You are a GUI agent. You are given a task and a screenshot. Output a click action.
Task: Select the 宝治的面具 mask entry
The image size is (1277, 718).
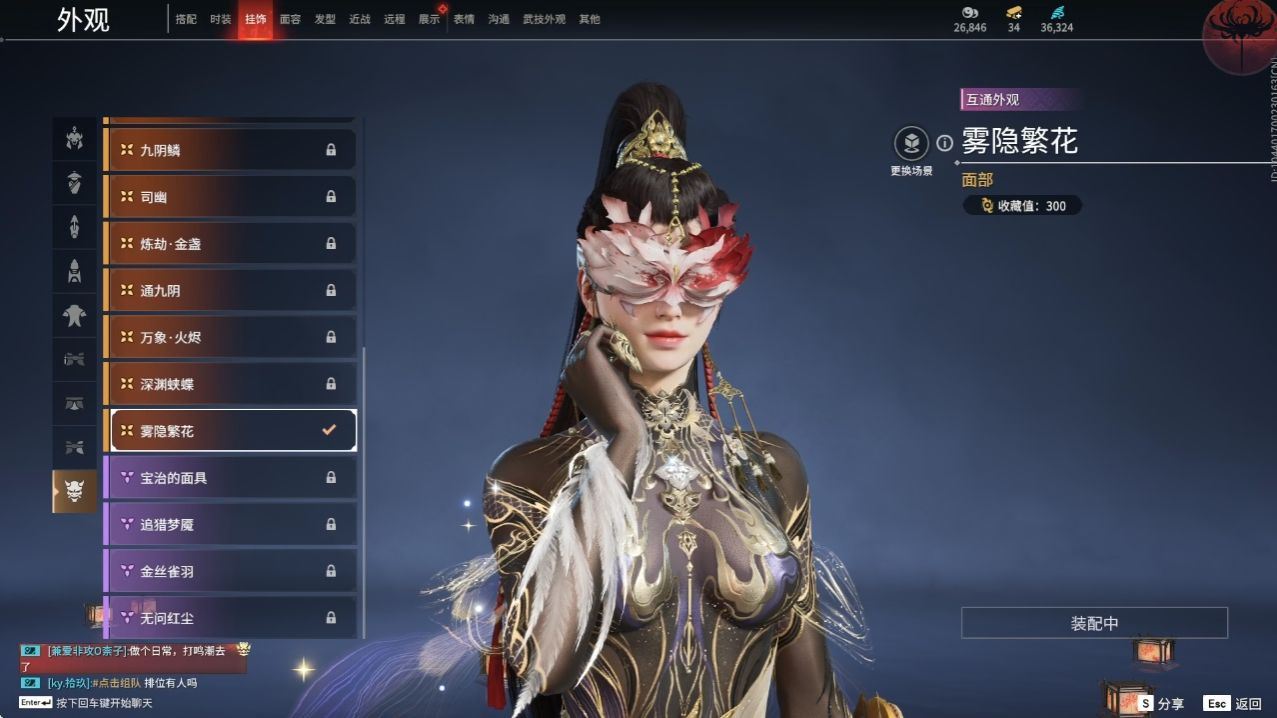230,478
